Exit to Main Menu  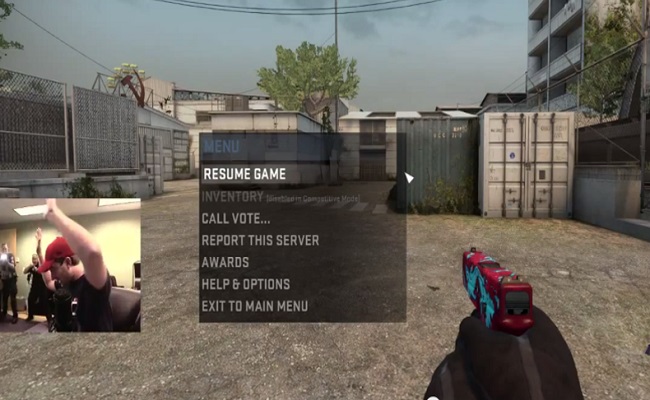(254, 306)
